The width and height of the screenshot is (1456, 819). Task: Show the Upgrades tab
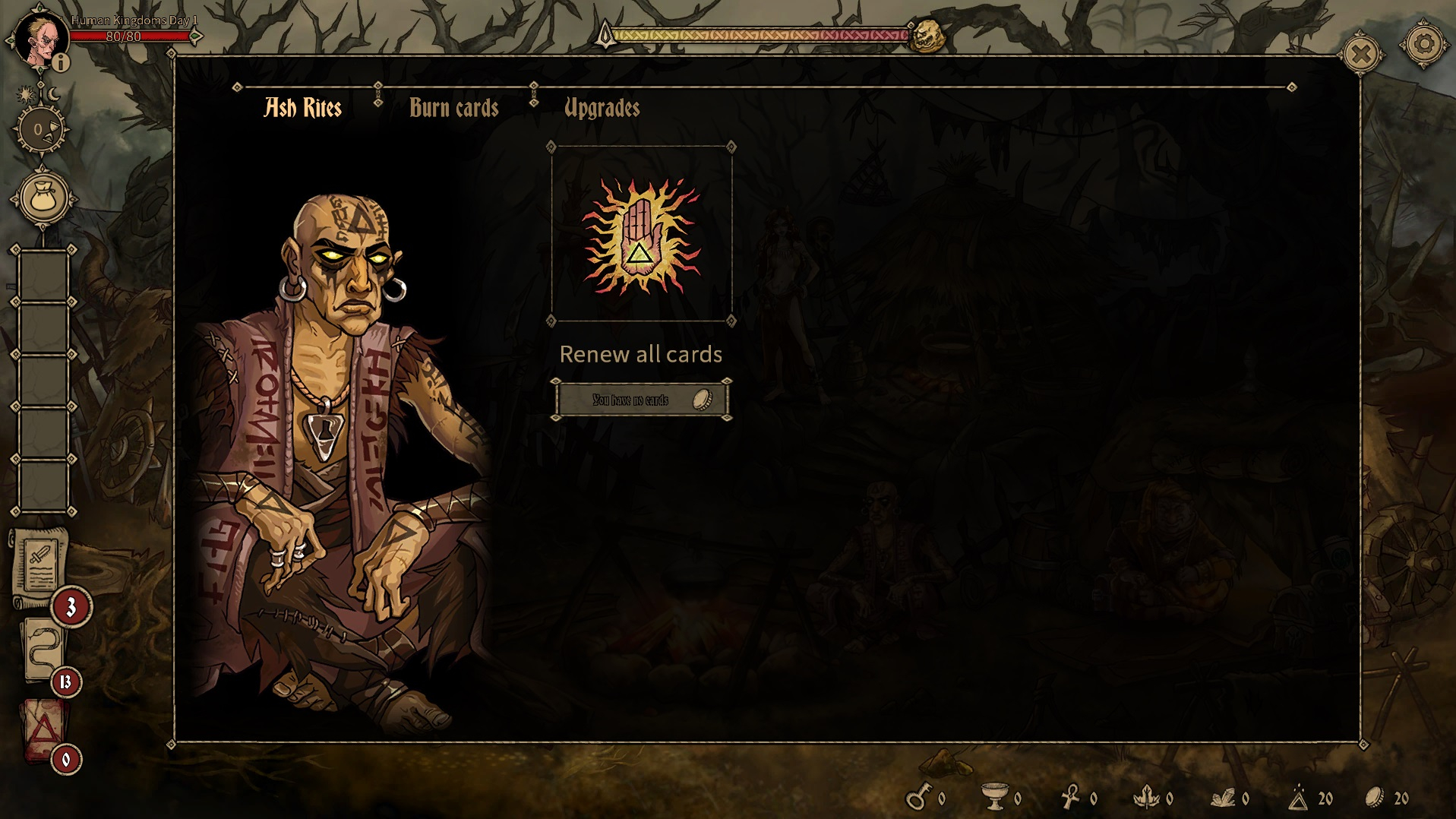point(602,108)
